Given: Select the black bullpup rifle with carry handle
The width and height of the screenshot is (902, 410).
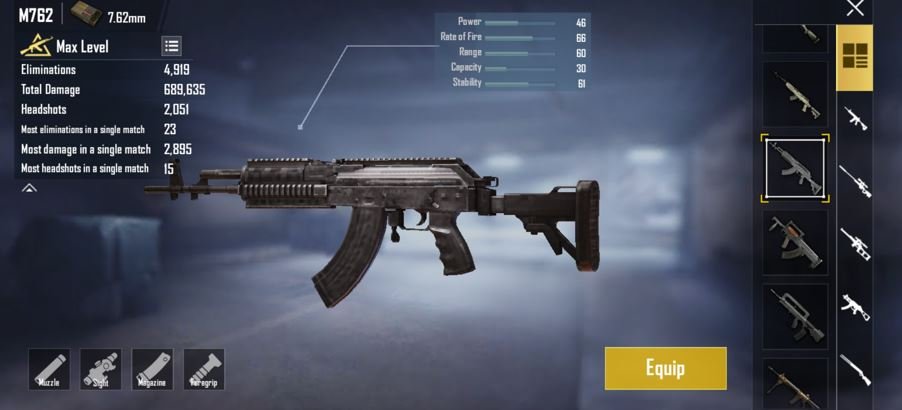Looking at the screenshot, I should [x=795, y=315].
